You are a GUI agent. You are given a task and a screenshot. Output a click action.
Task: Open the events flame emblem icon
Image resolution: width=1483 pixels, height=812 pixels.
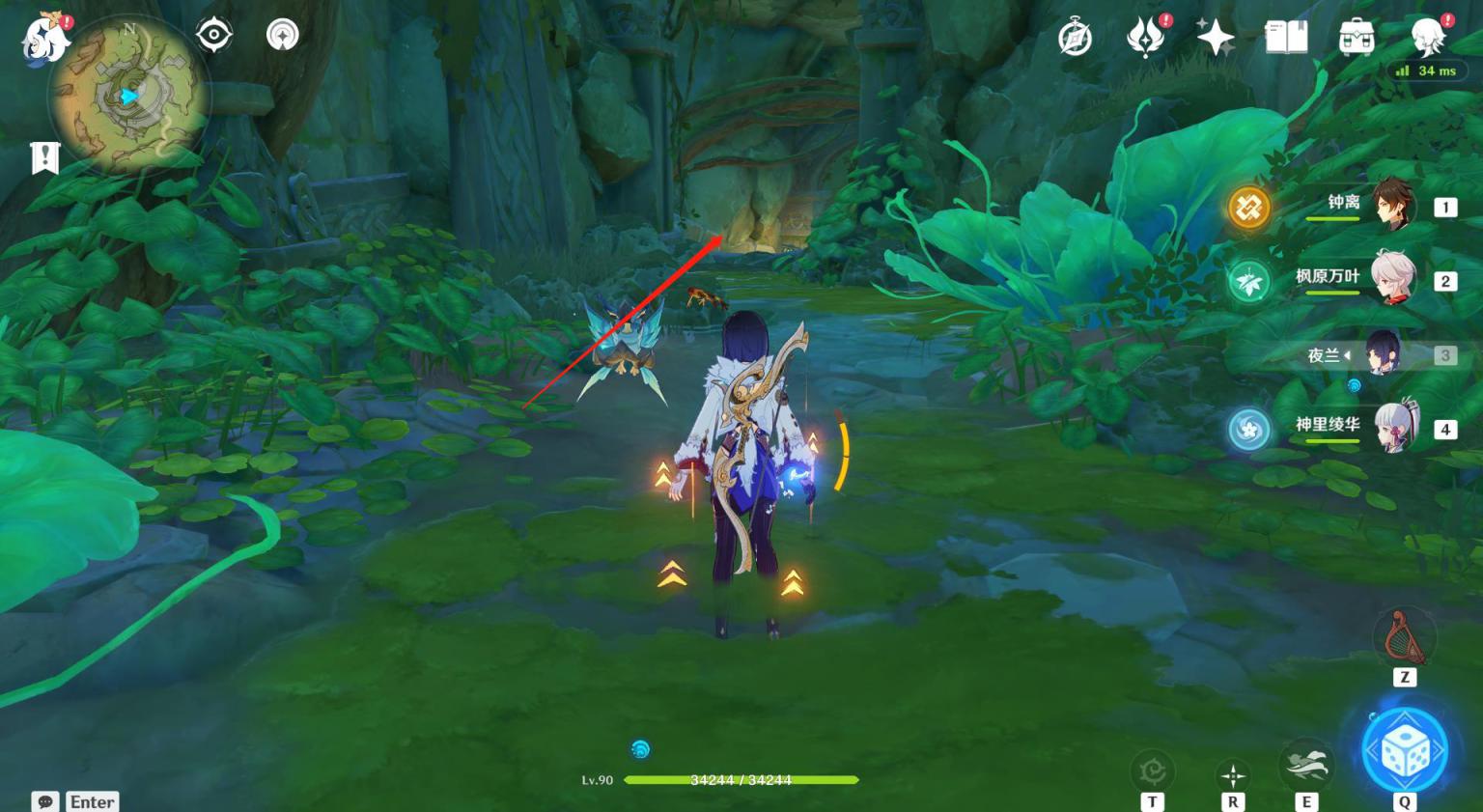(x=1146, y=39)
